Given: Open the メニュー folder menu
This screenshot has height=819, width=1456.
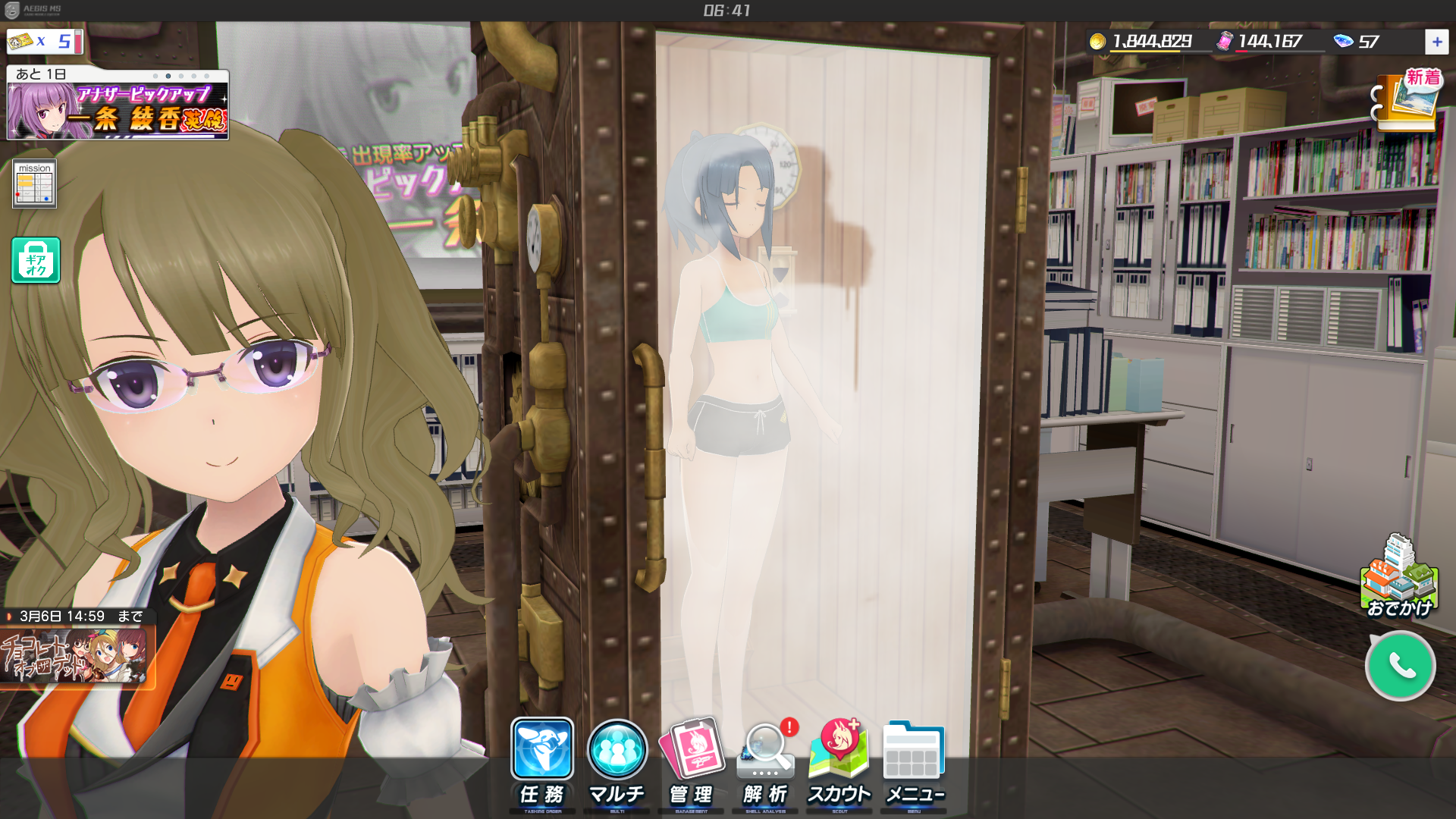Looking at the screenshot, I should pyautogui.click(x=914, y=762).
